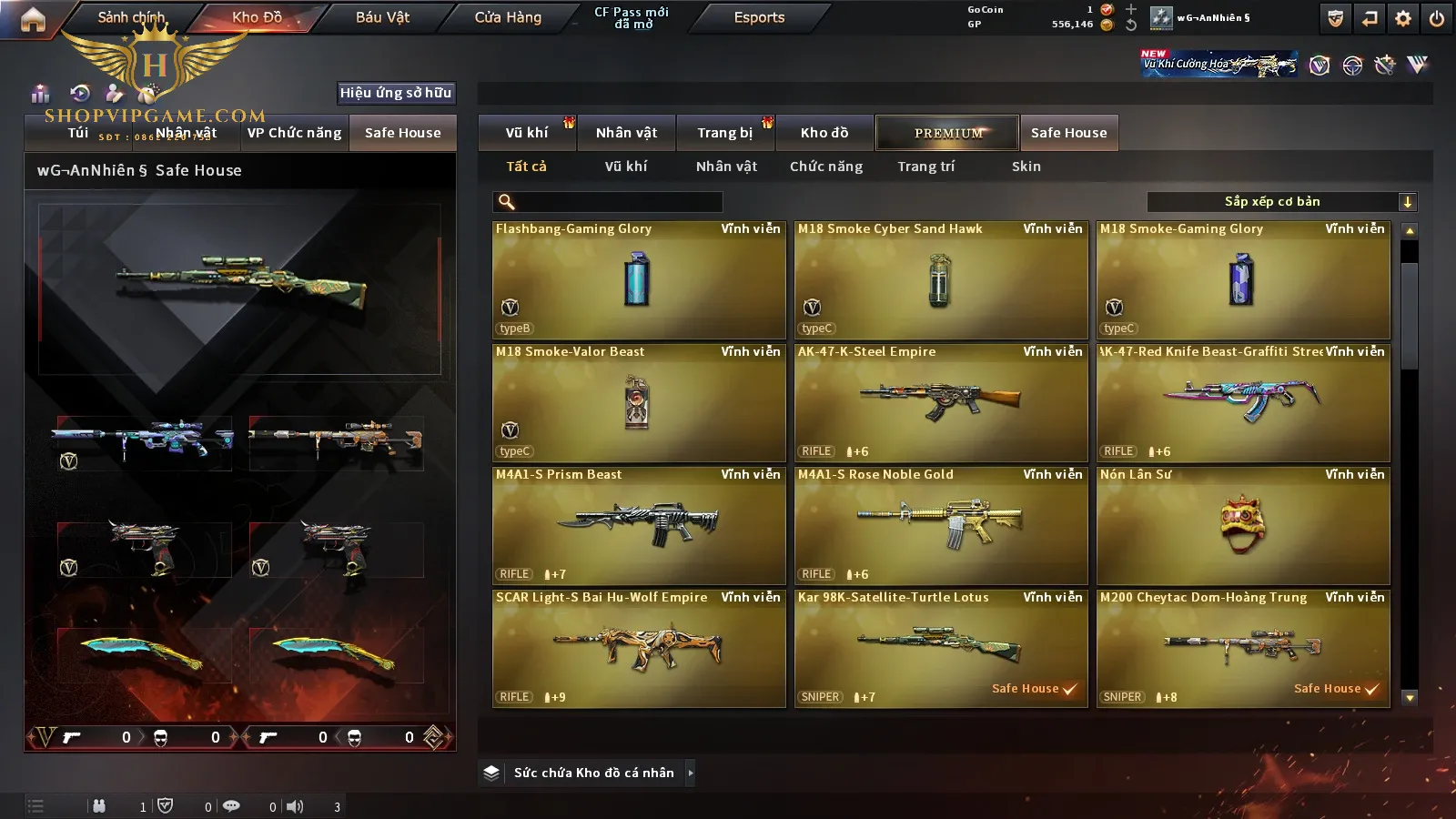The width and height of the screenshot is (1456, 819).
Task: Select the AK-47-K-Steel Empire rifle
Action: (x=941, y=402)
